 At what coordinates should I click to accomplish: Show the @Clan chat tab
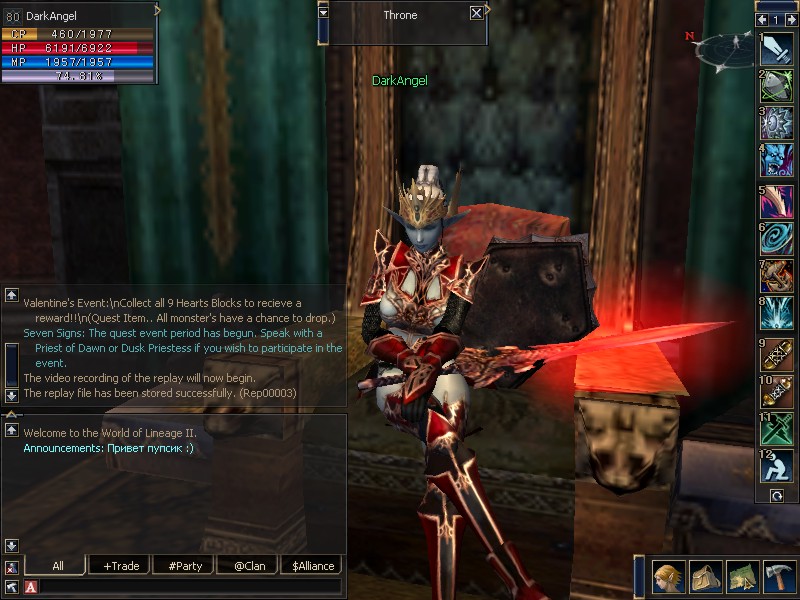tap(249, 566)
